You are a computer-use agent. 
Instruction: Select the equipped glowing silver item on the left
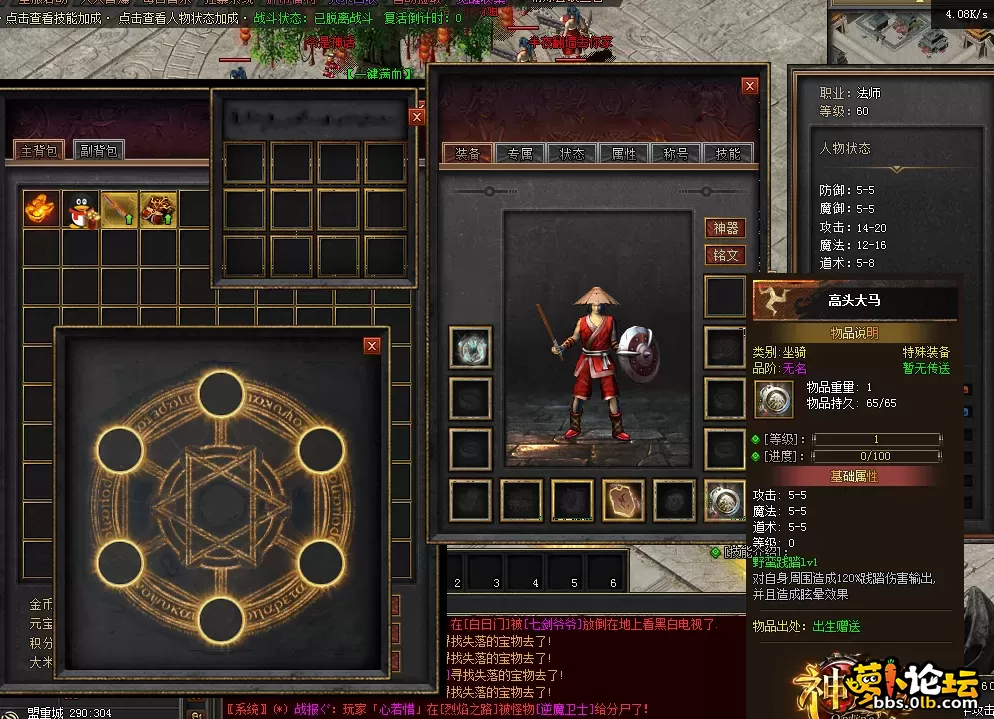(x=470, y=347)
